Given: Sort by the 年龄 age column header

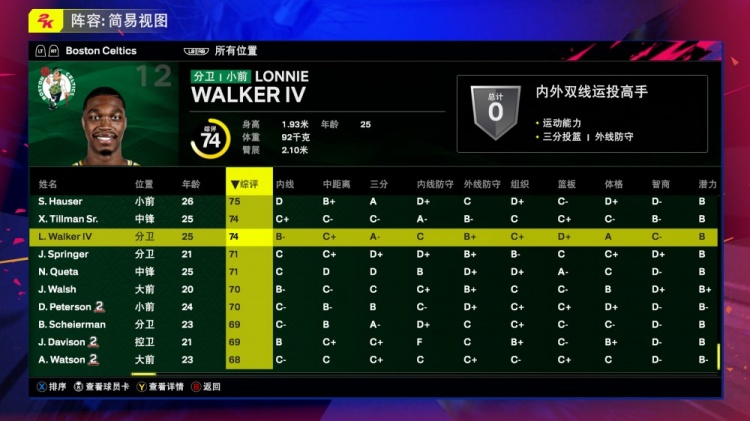Looking at the screenshot, I should pyautogui.click(x=190, y=184).
